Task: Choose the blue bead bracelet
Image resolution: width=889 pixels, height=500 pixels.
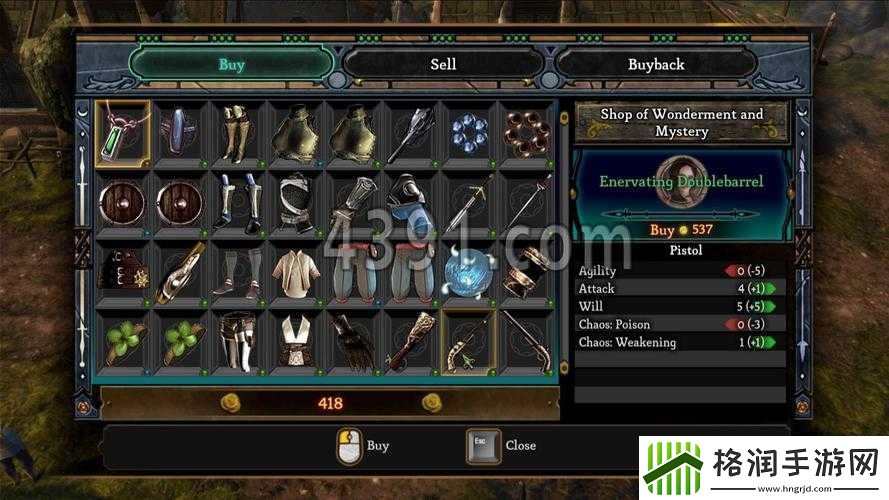Action: (x=466, y=132)
